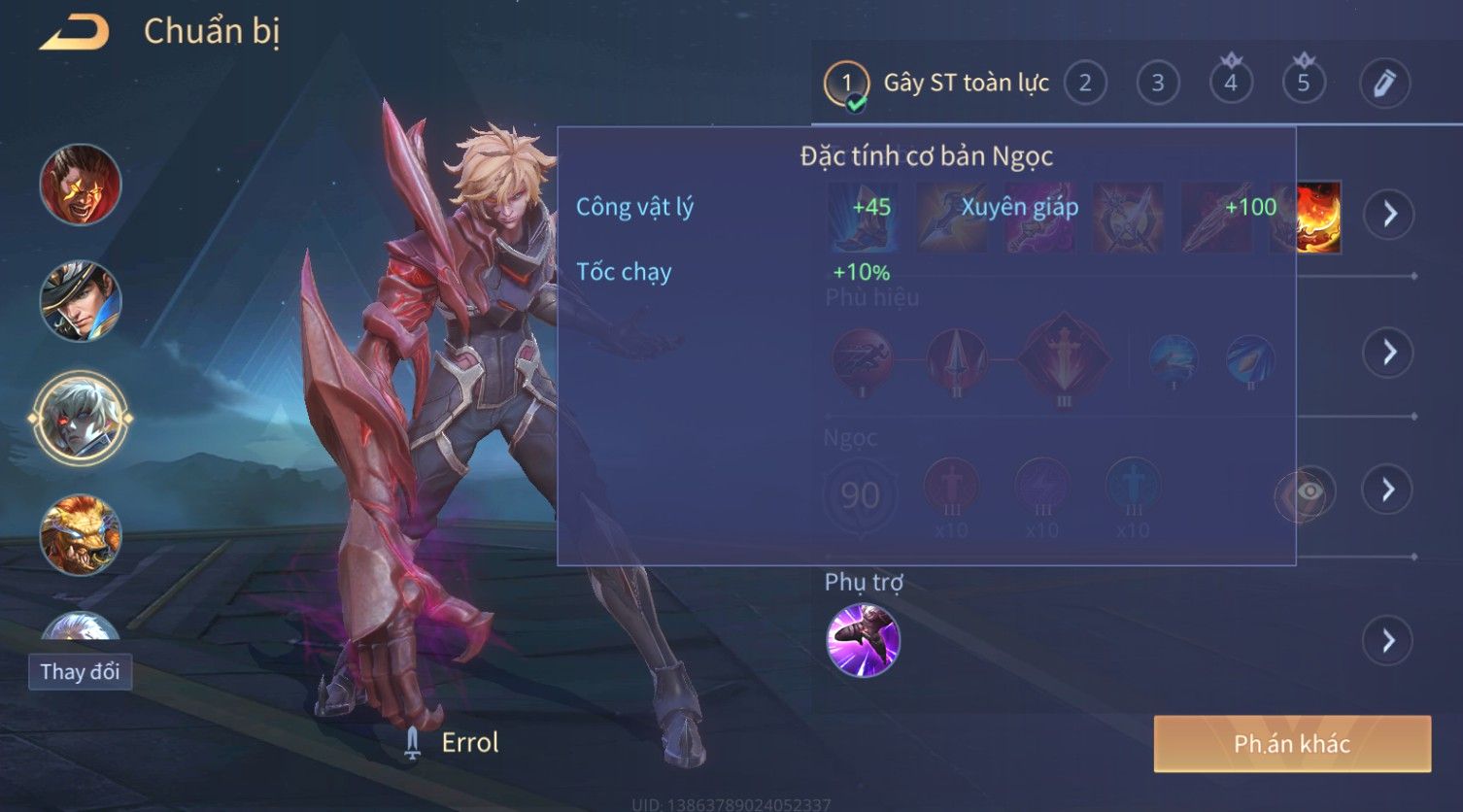The width and height of the screenshot is (1463, 812).
Task: Choose the golden beast hero portrait
Action: (x=81, y=535)
